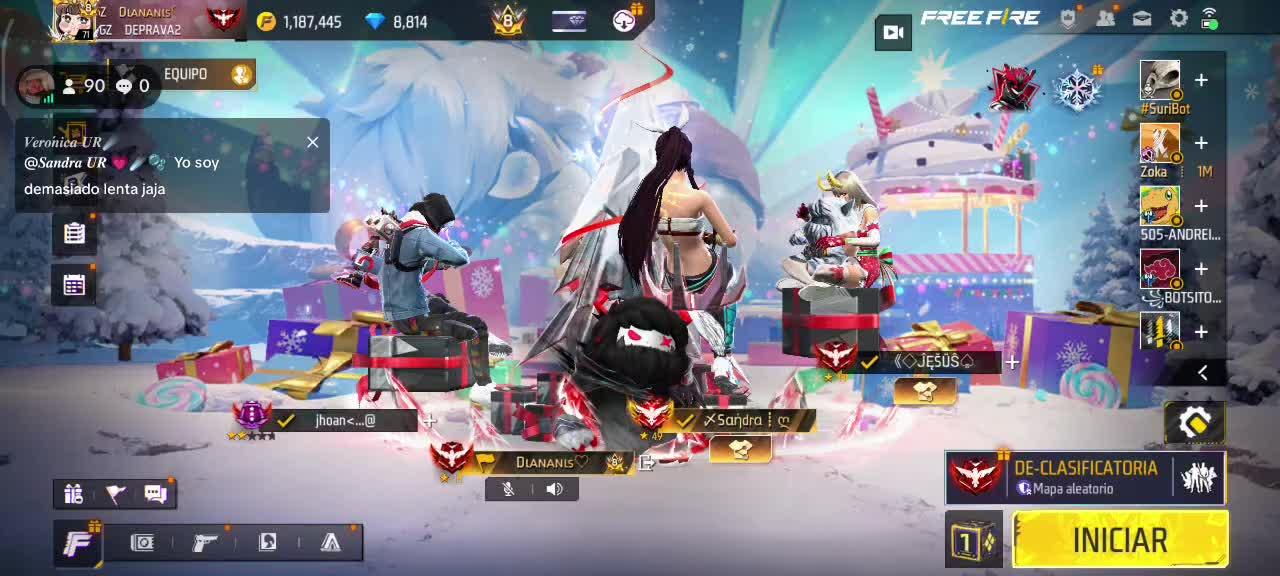Screen dimensions: 1280x576
Task: Toggle the microphone under Dιananiѕ
Action: [x=509, y=489]
